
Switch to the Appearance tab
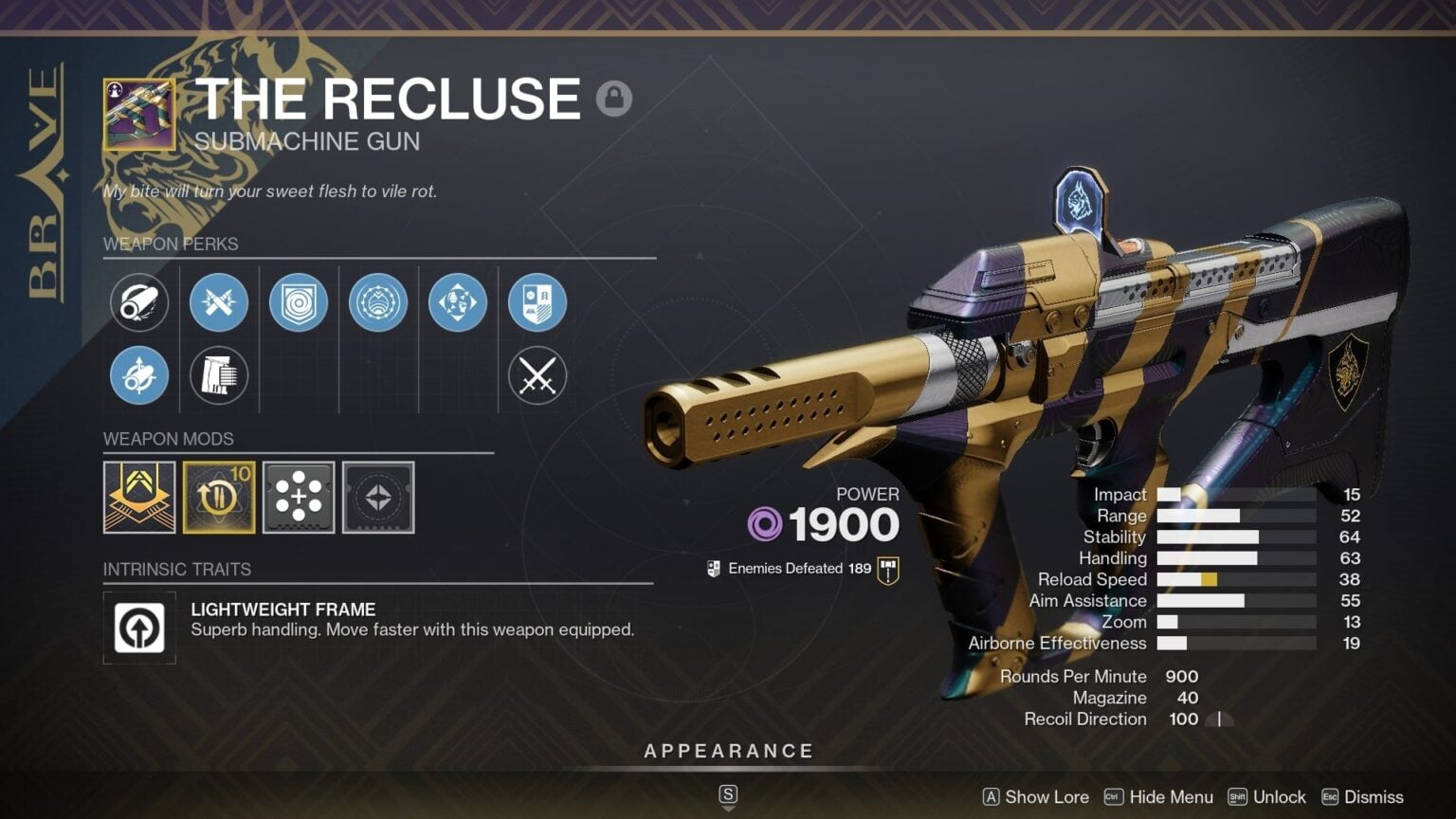(729, 750)
